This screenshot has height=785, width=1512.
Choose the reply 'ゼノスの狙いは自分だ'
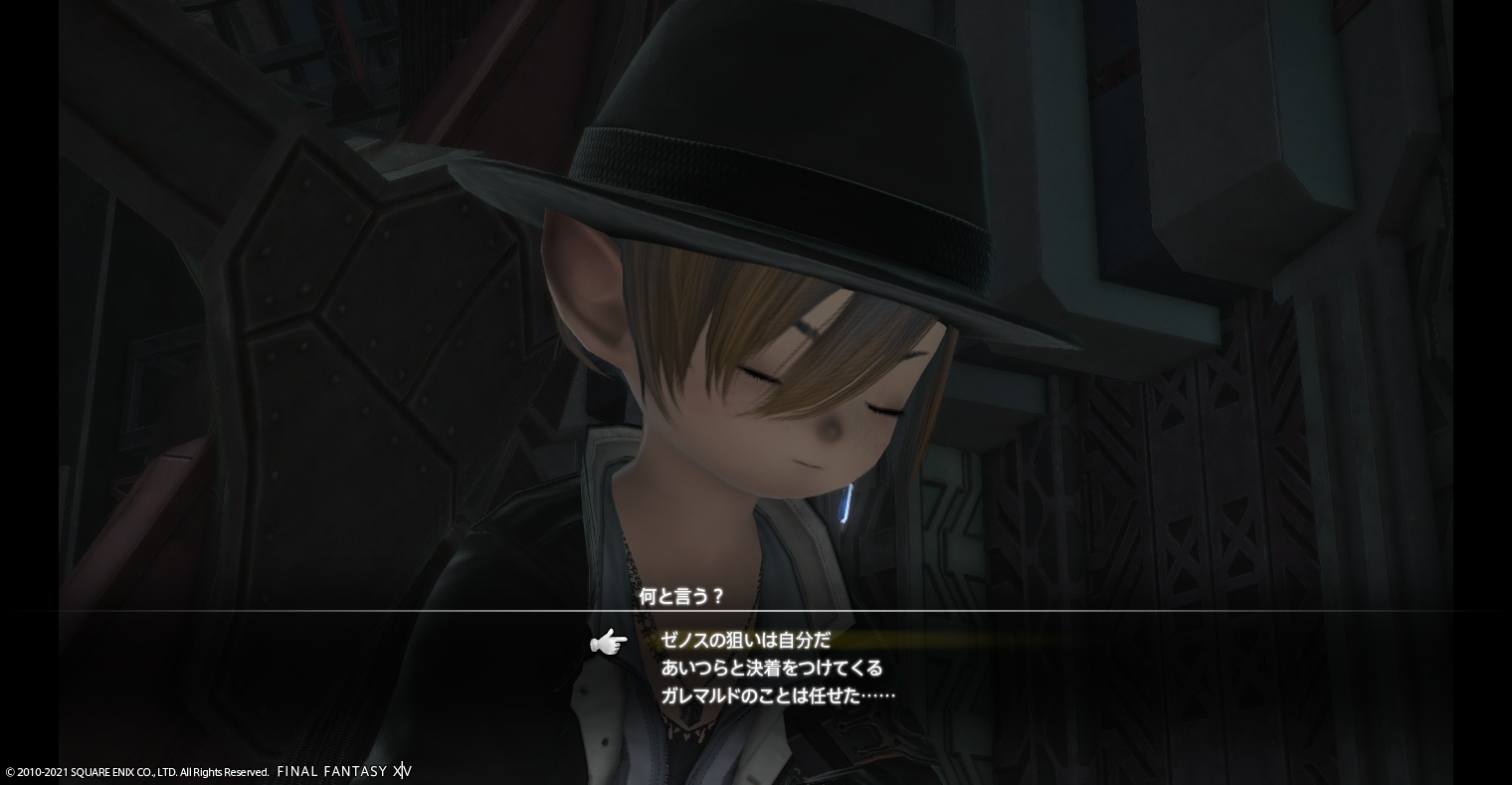[x=745, y=641]
